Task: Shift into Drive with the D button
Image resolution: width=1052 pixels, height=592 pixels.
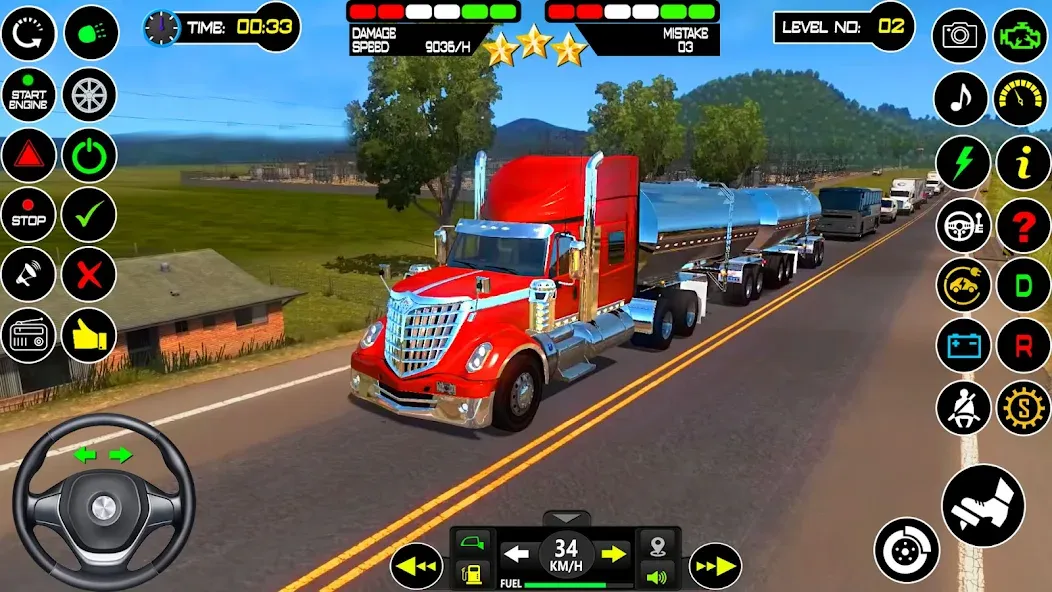Action: point(1023,285)
